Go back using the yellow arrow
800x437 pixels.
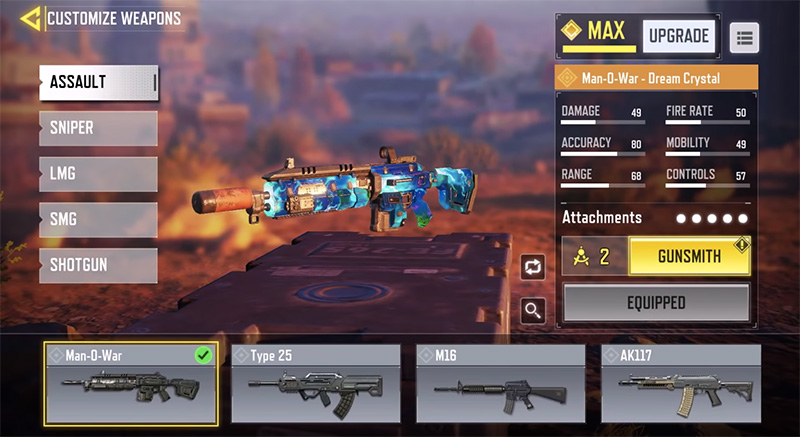click(30, 18)
